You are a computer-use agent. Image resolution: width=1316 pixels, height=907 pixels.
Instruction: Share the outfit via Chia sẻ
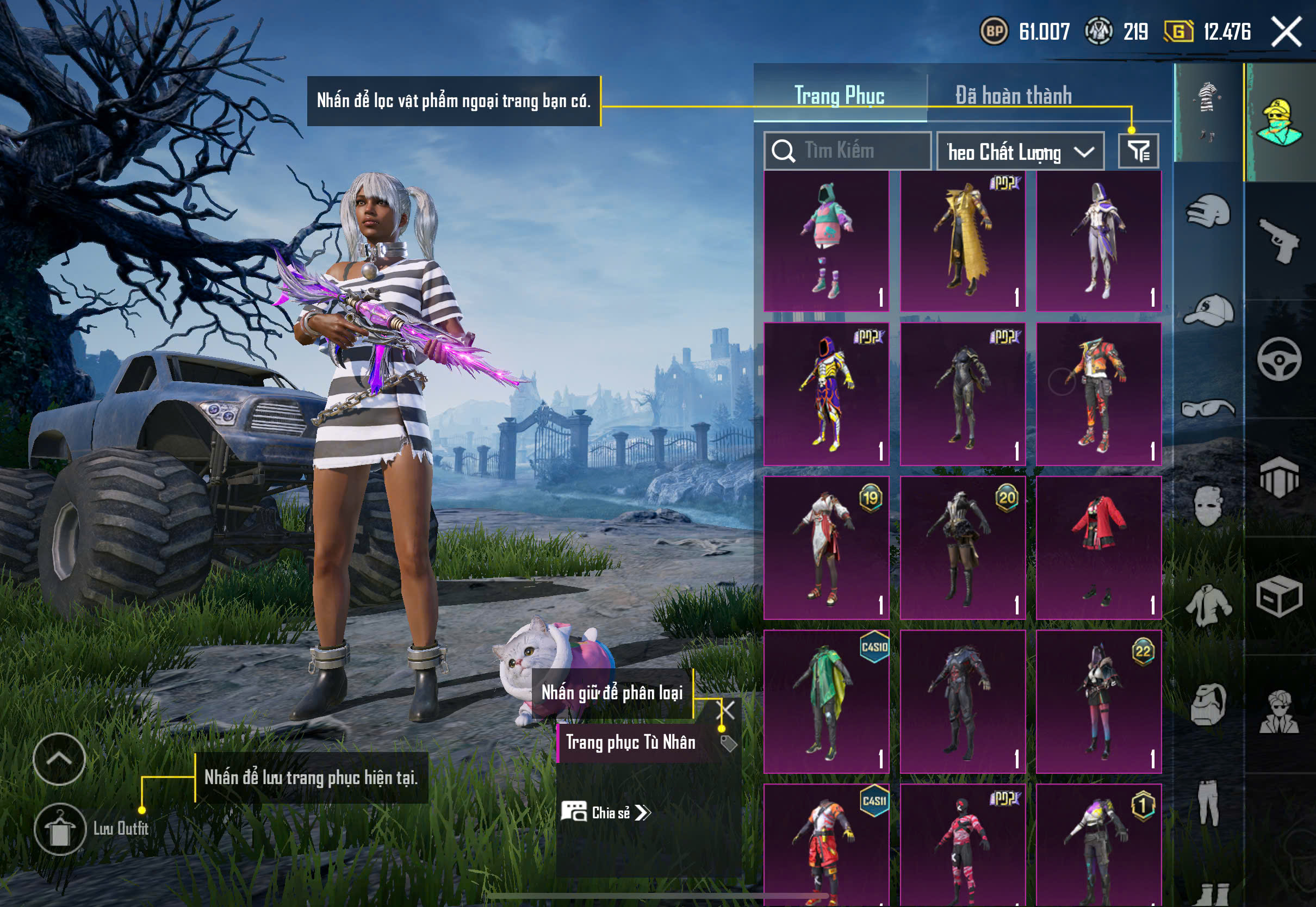(x=606, y=813)
